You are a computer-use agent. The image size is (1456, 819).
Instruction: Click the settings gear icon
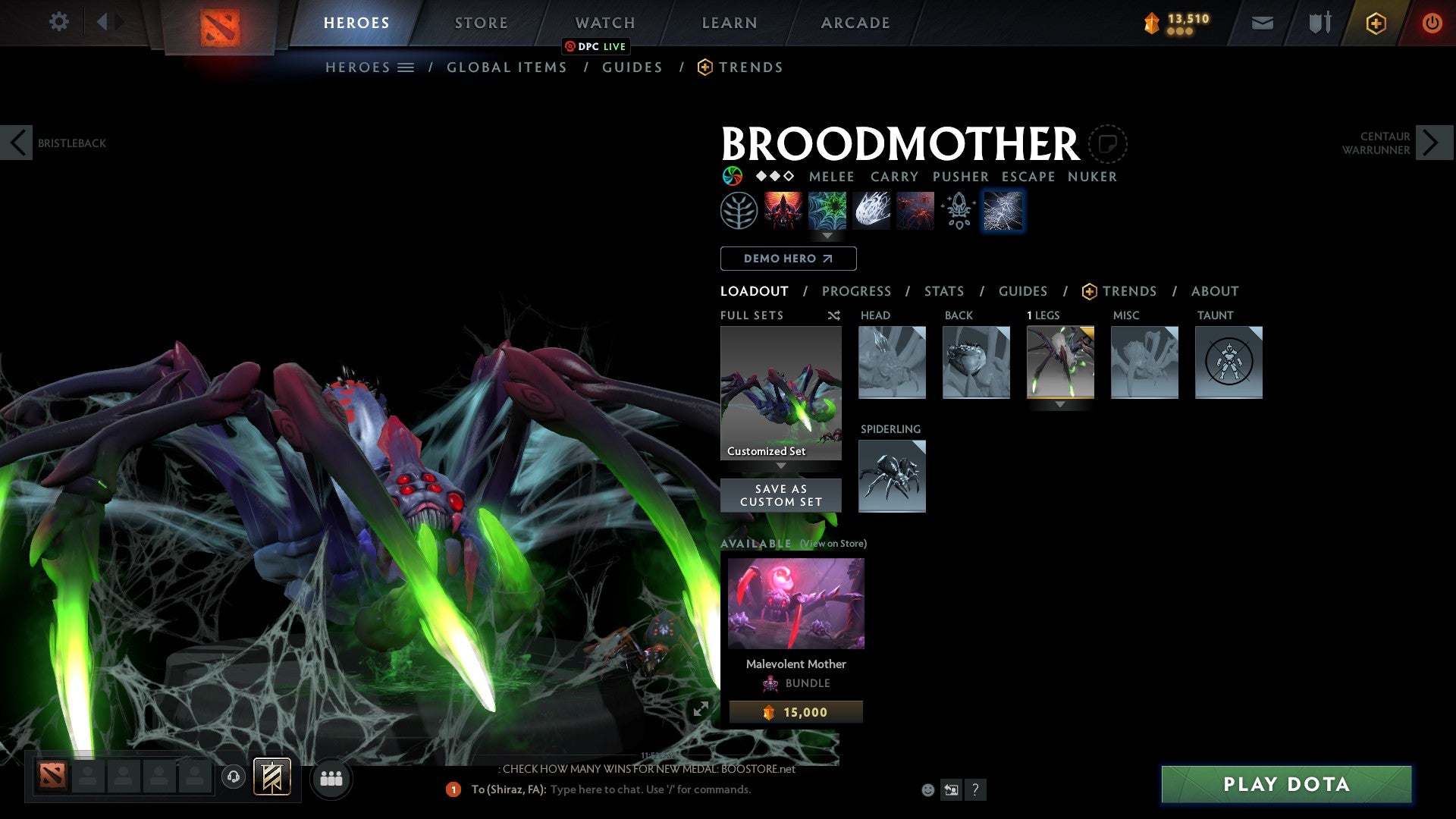pyautogui.click(x=58, y=23)
